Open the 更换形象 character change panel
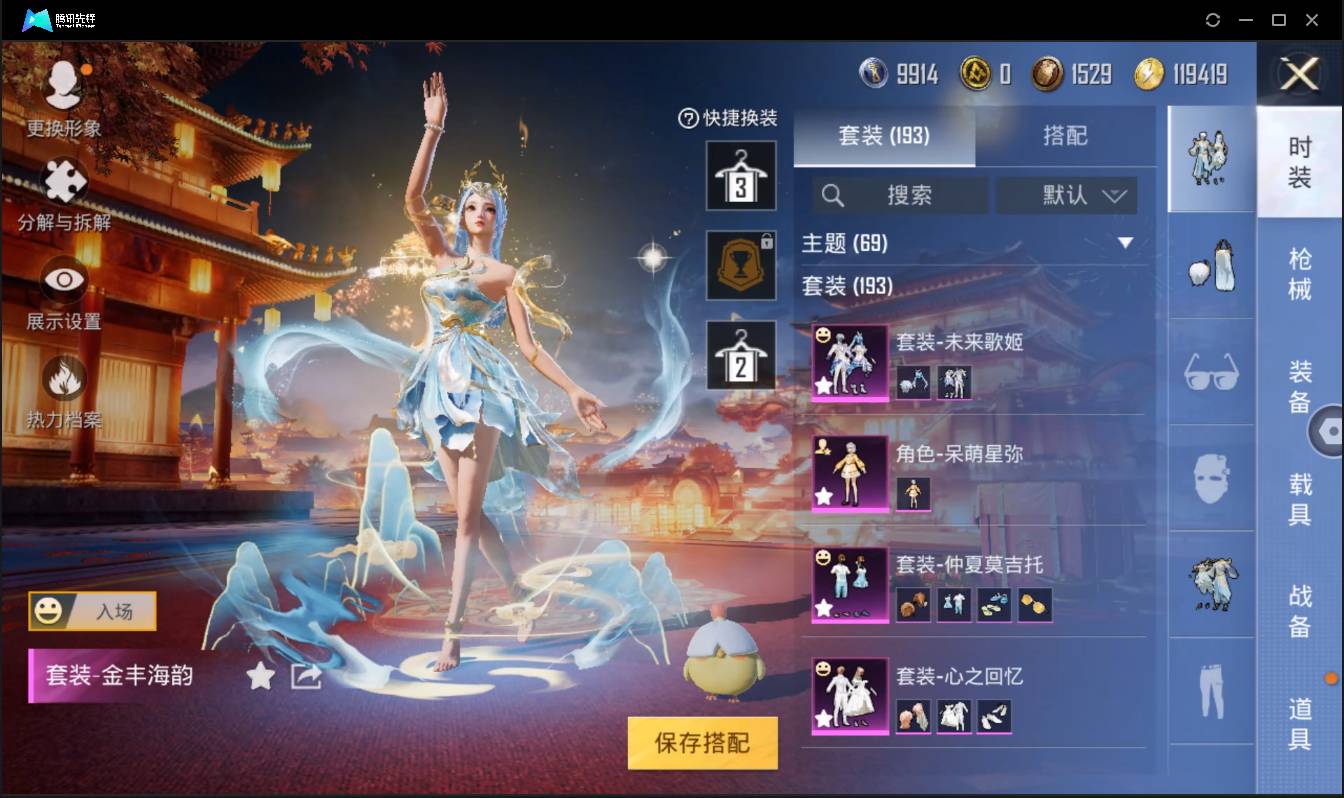Image resolution: width=1344 pixels, height=798 pixels. [62, 95]
